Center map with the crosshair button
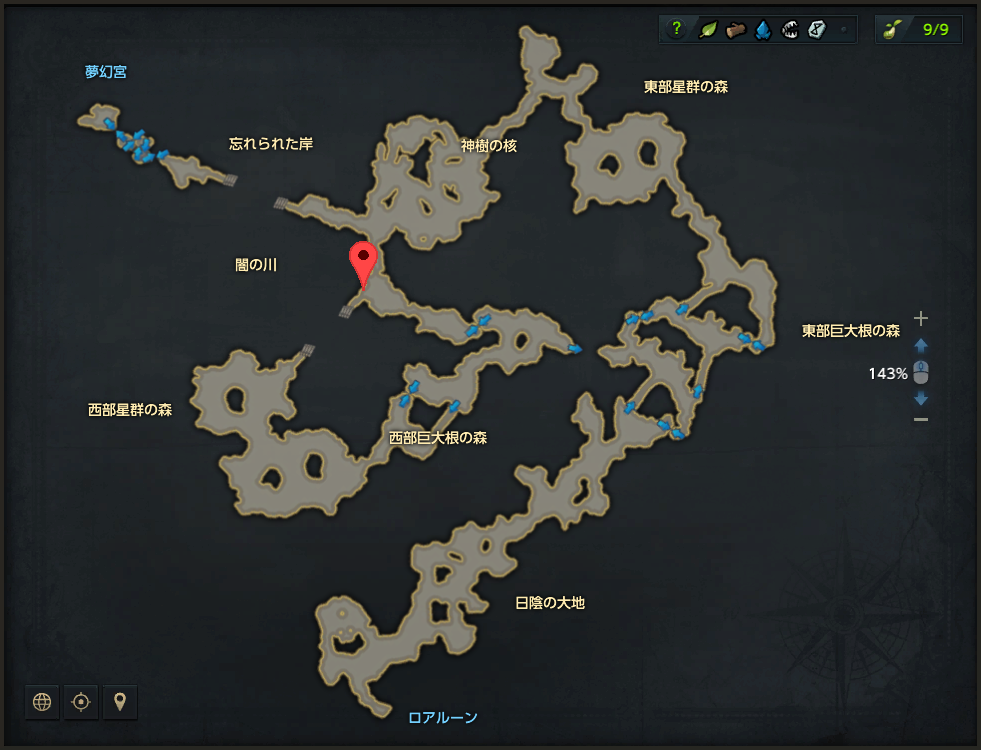The image size is (981, 750). point(81,702)
